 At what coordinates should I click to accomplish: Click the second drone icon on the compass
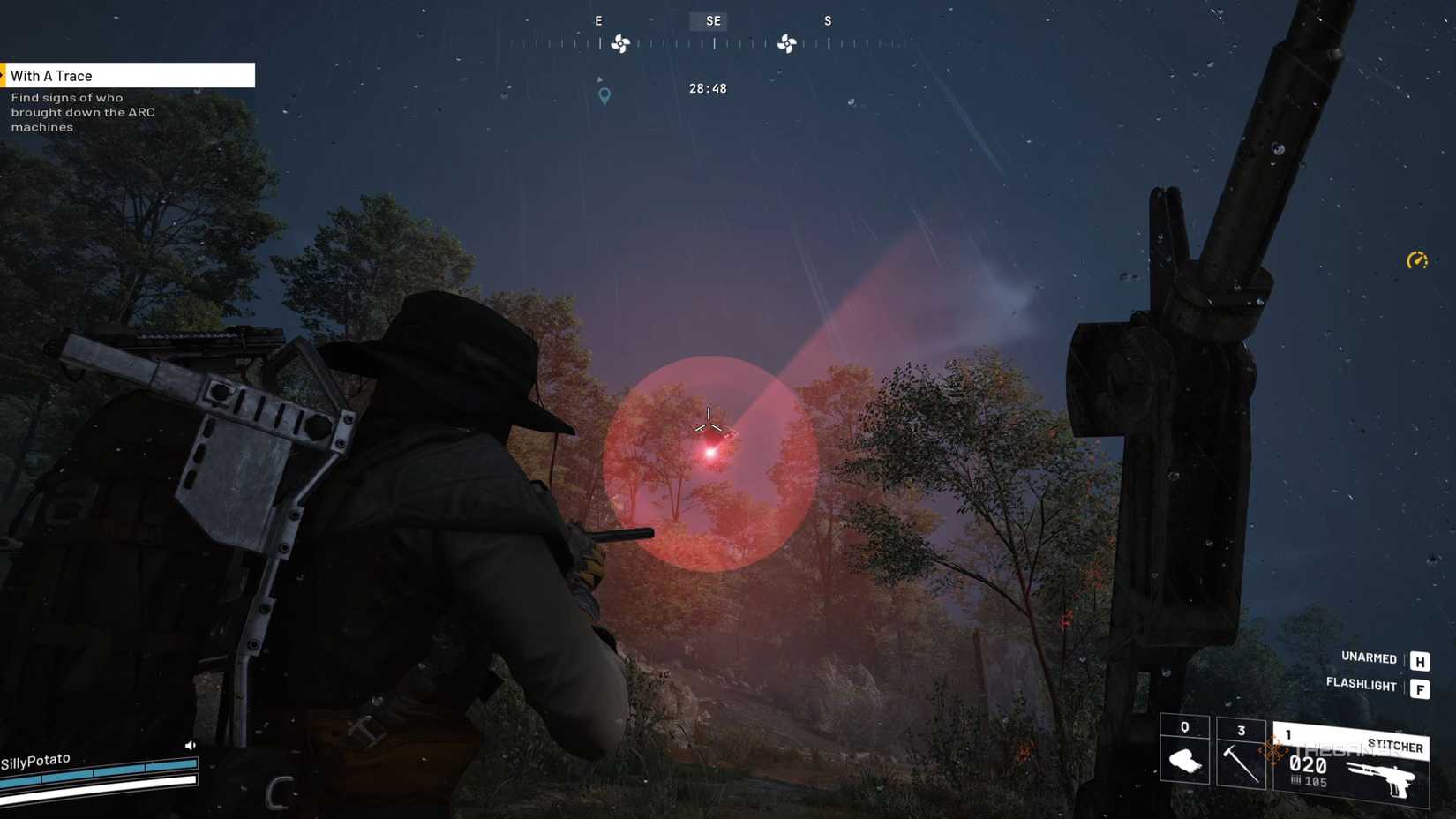point(788,42)
